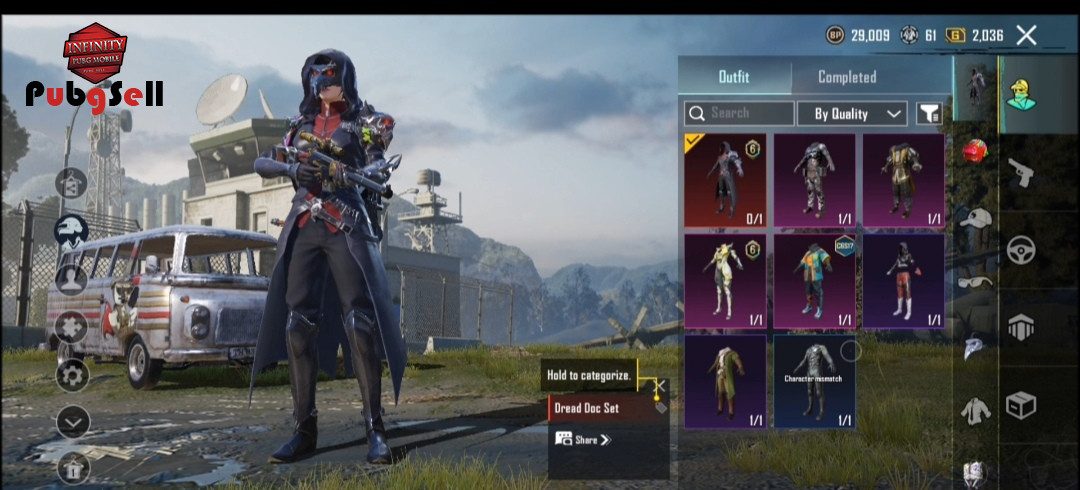Select the orange and teal shirt outfit
This screenshot has width=1080, height=490.
click(x=814, y=281)
